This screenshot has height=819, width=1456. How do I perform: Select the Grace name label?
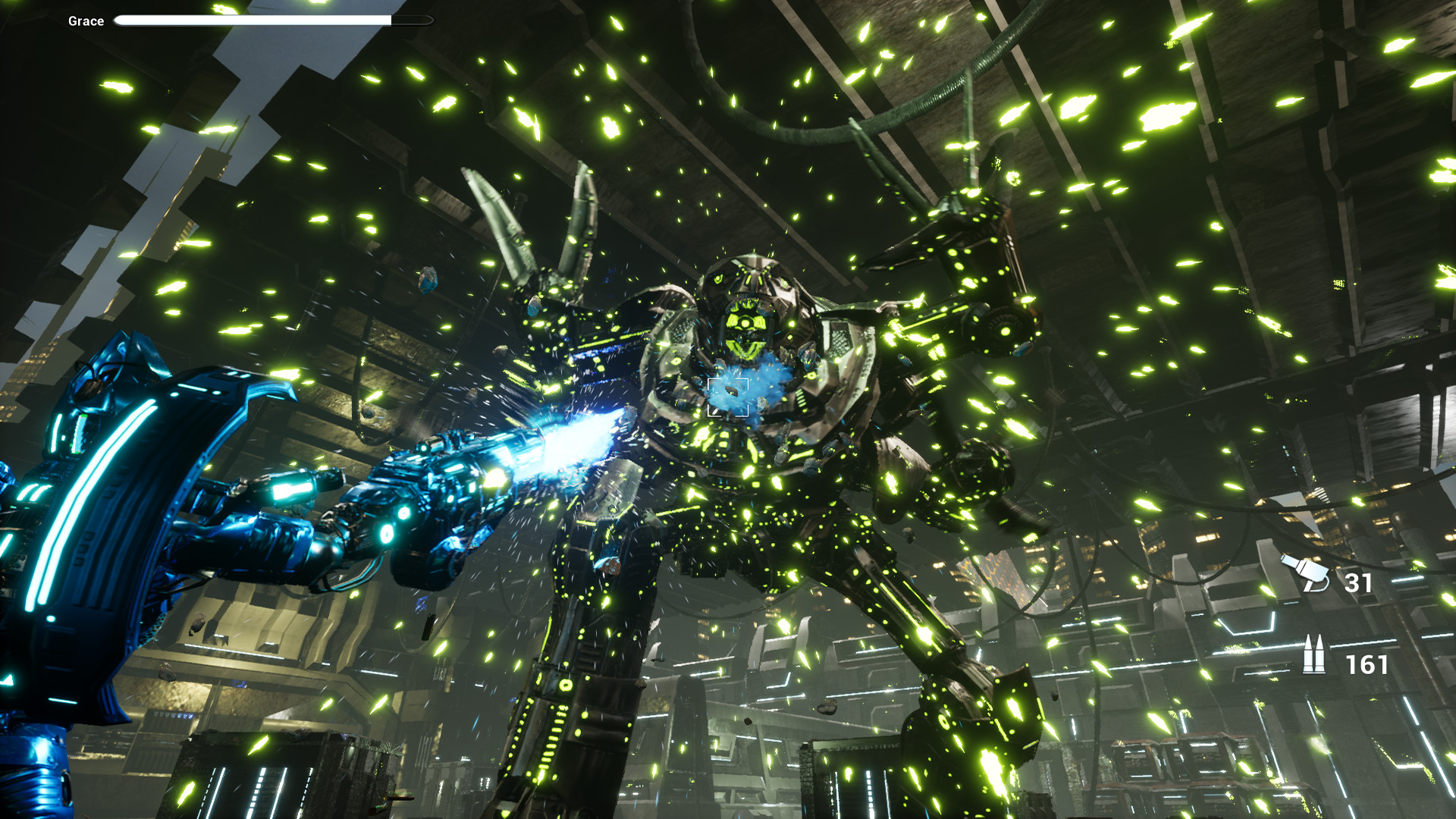pyautogui.click(x=86, y=20)
